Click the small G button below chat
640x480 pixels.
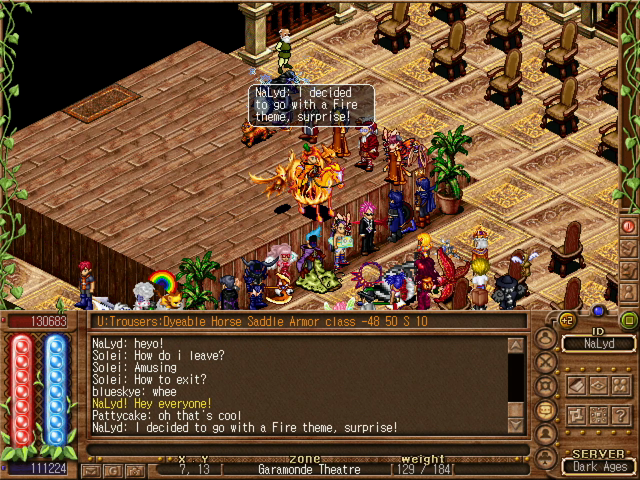pyautogui.click(x=113, y=469)
